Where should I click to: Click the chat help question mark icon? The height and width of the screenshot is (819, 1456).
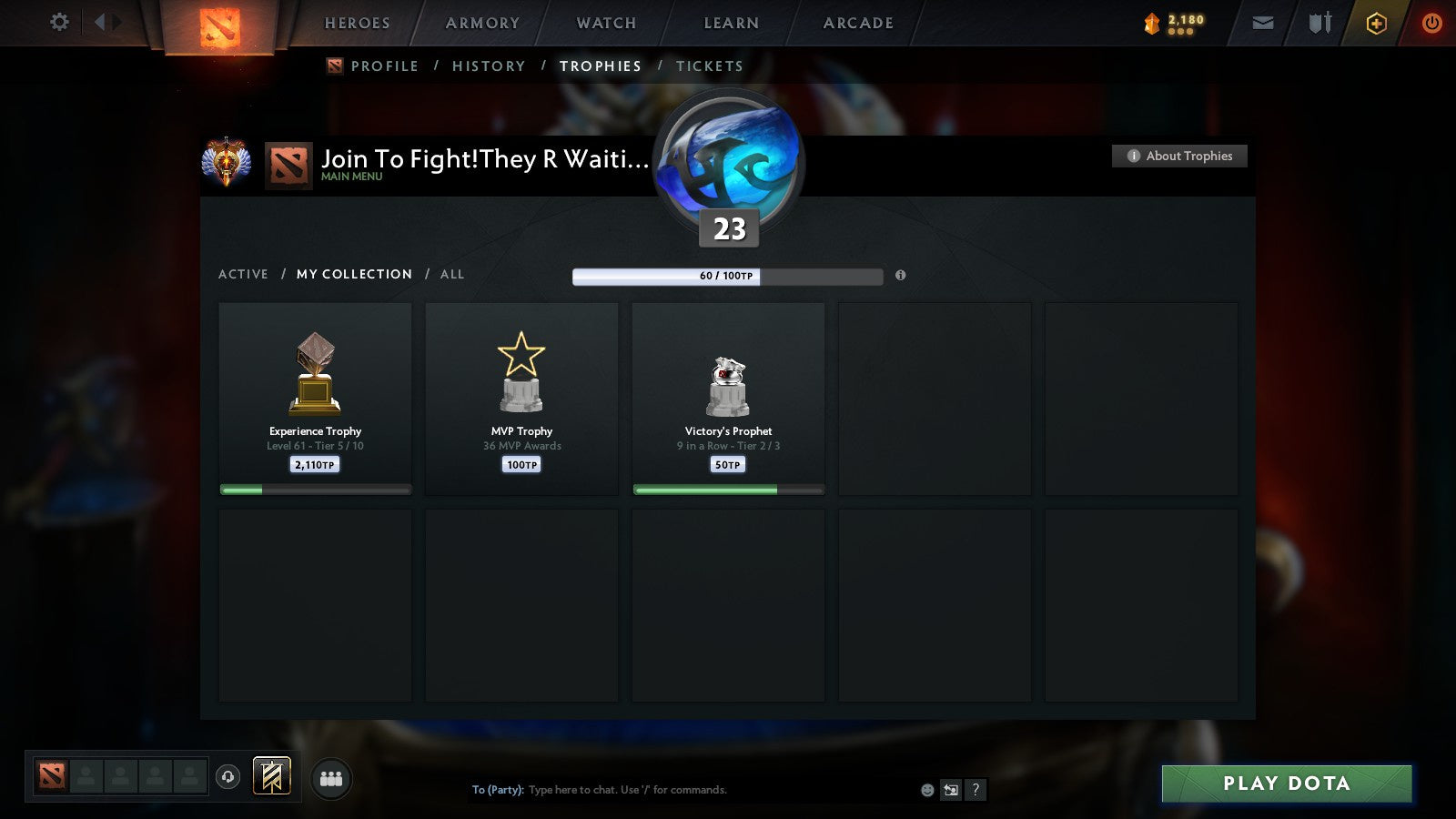point(976,790)
